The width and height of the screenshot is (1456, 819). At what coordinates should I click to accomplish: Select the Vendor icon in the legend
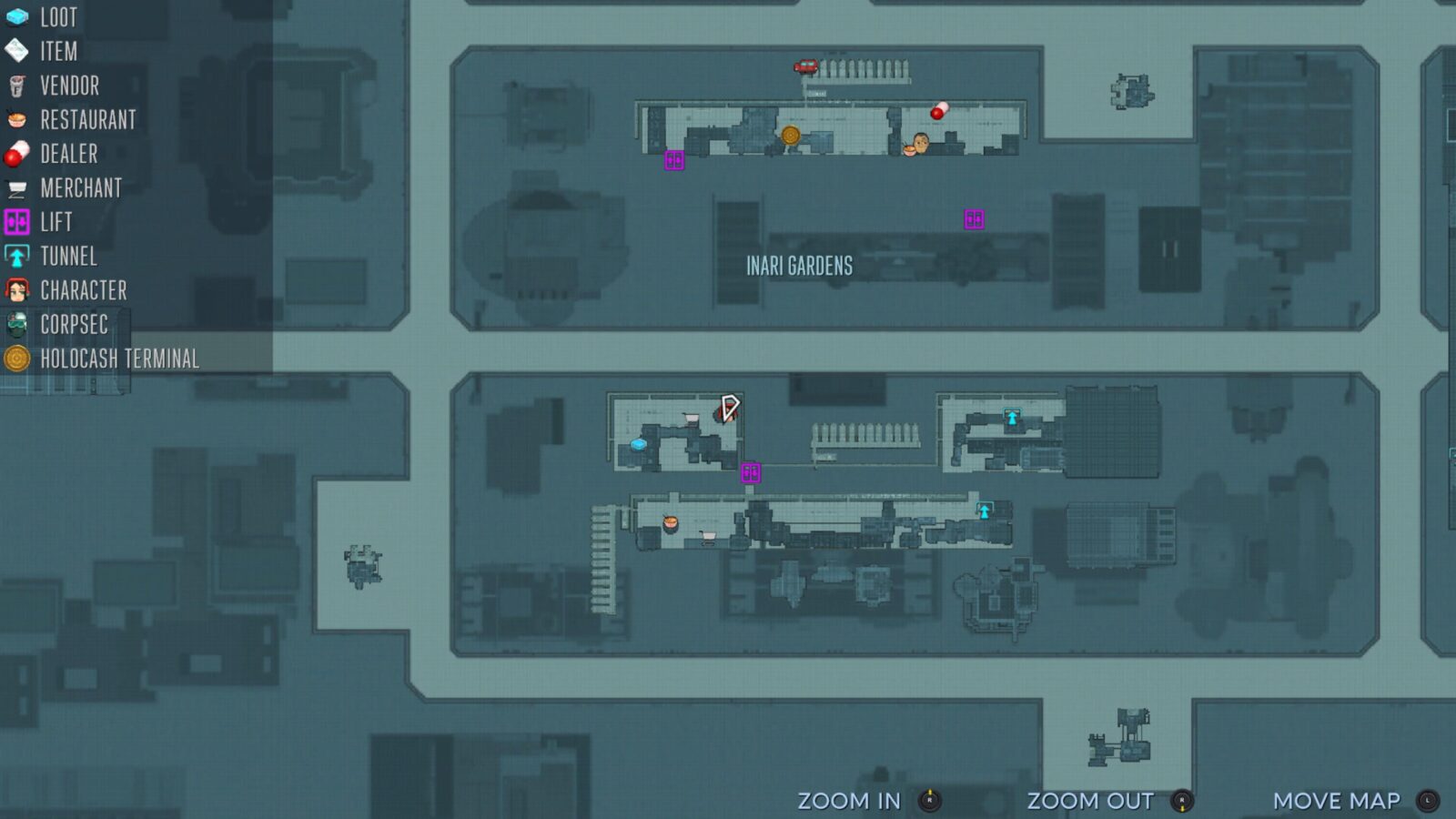(x=16, y=86)
